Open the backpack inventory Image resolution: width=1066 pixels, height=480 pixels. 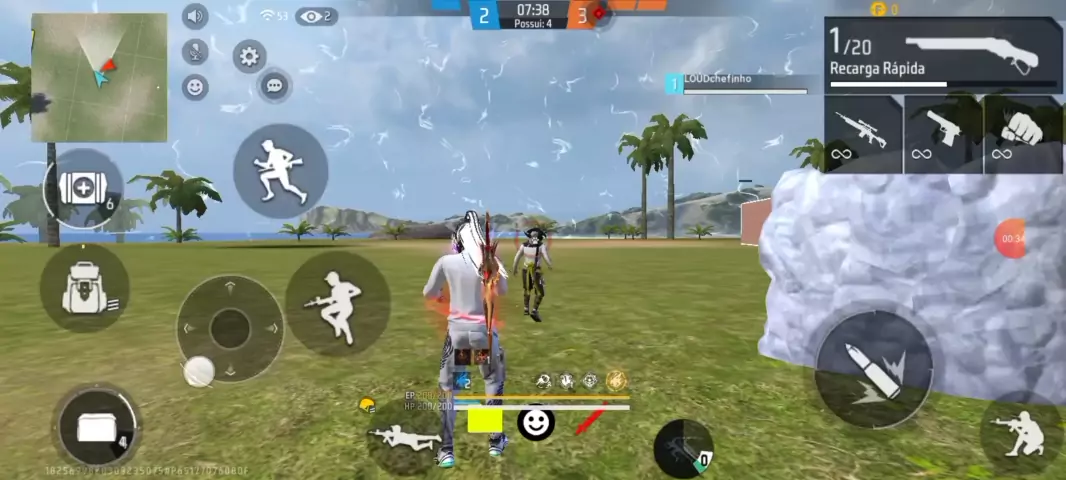click(85, 289)
